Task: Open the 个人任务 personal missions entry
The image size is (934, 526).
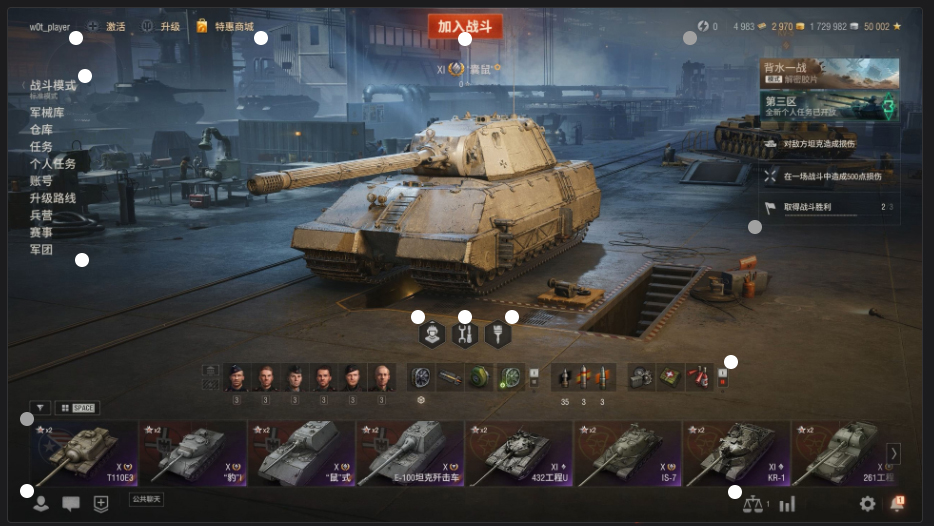Action: pos(53,164)
